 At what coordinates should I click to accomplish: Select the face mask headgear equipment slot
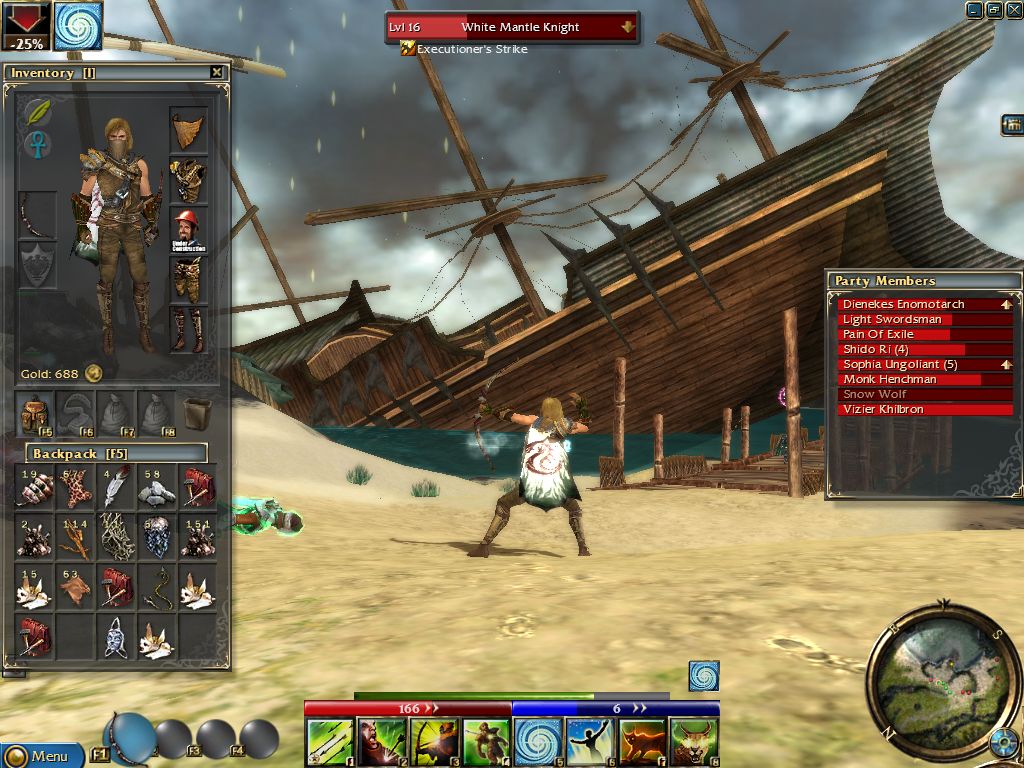188,130
